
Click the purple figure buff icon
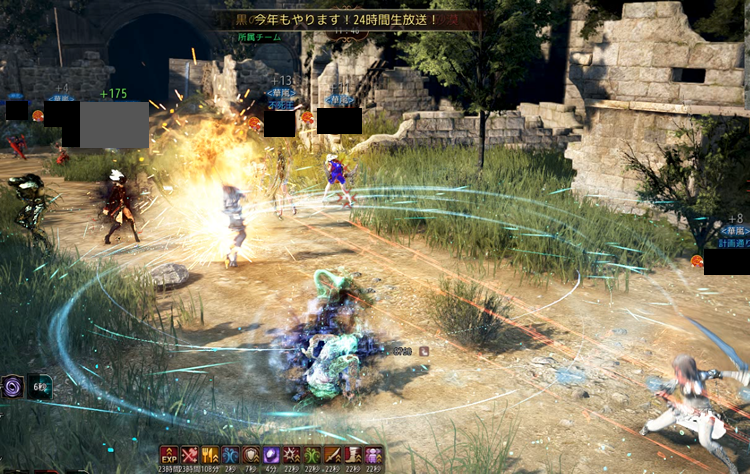tap(374, 455)
